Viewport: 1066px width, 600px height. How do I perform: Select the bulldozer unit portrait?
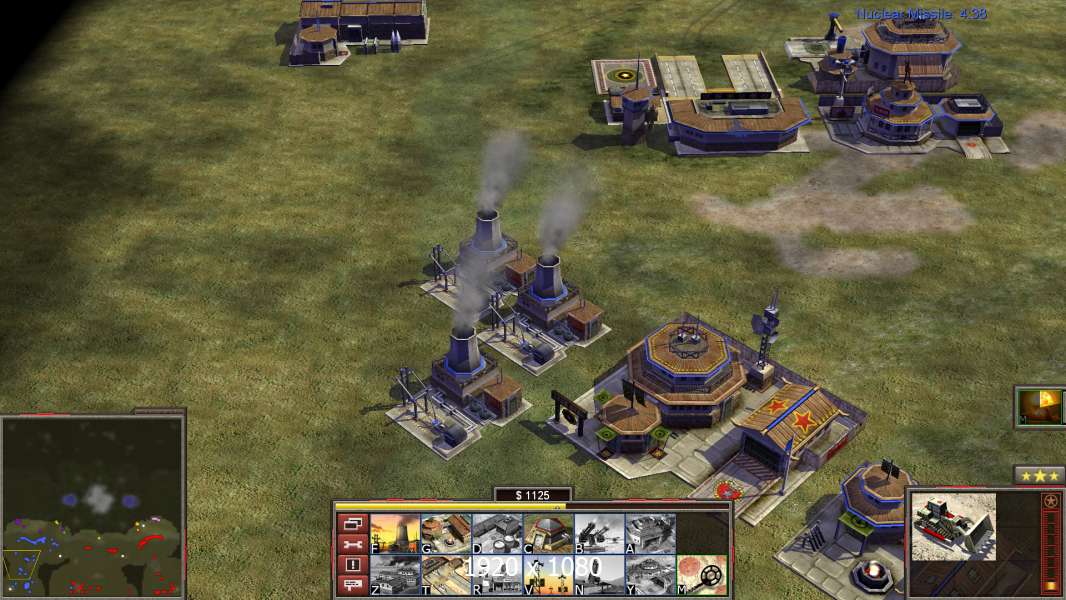point(953,526)
